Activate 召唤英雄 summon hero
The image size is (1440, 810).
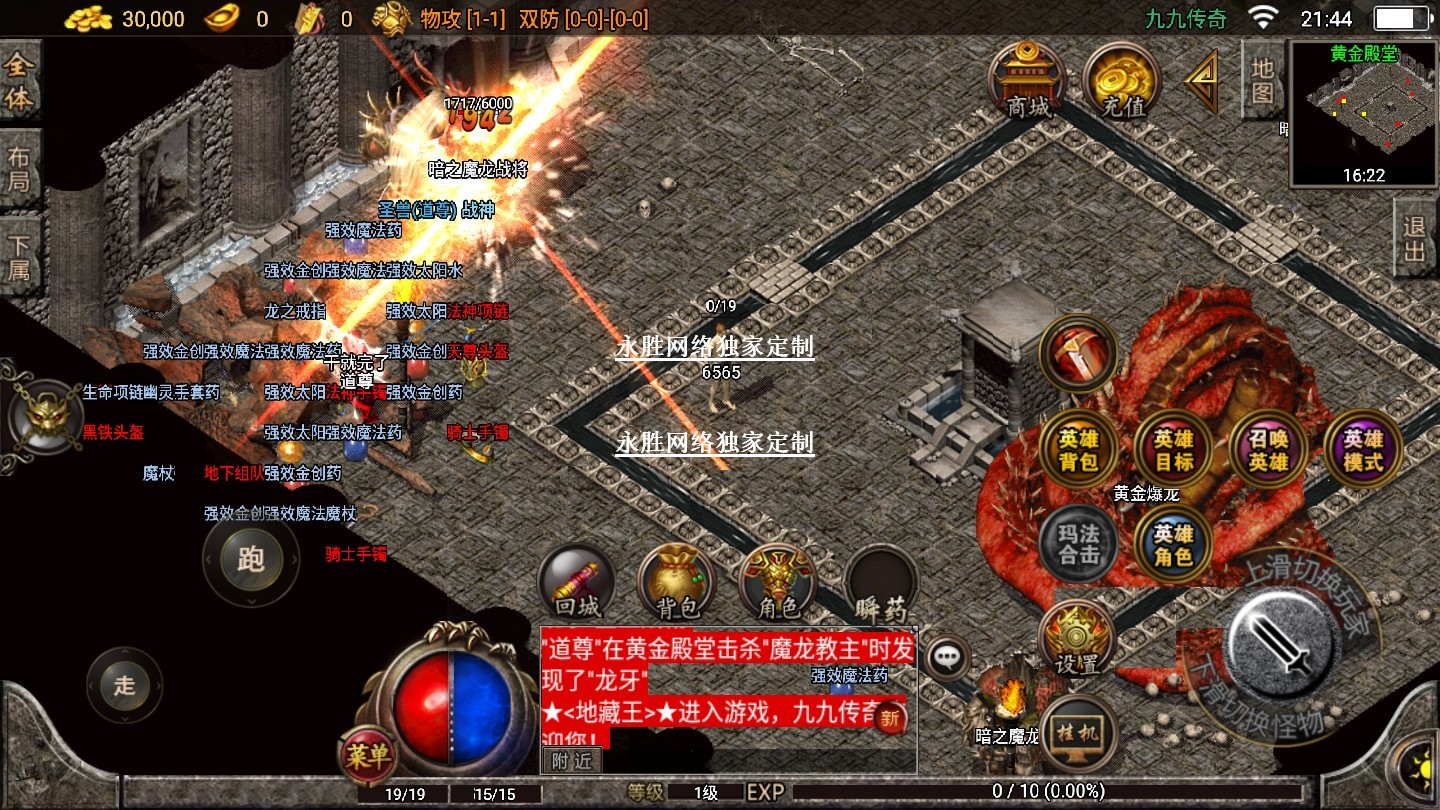(1268, 451)
